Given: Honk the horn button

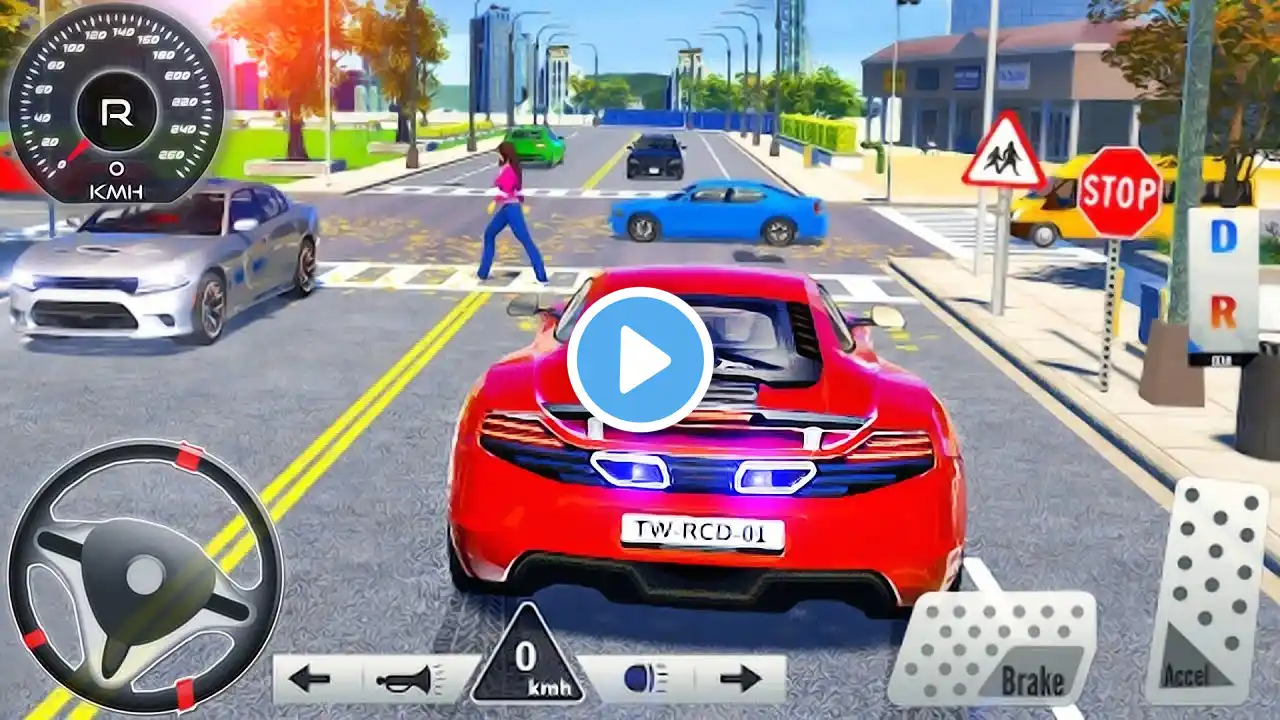Looking at the screenshot, I should [407, 680].
